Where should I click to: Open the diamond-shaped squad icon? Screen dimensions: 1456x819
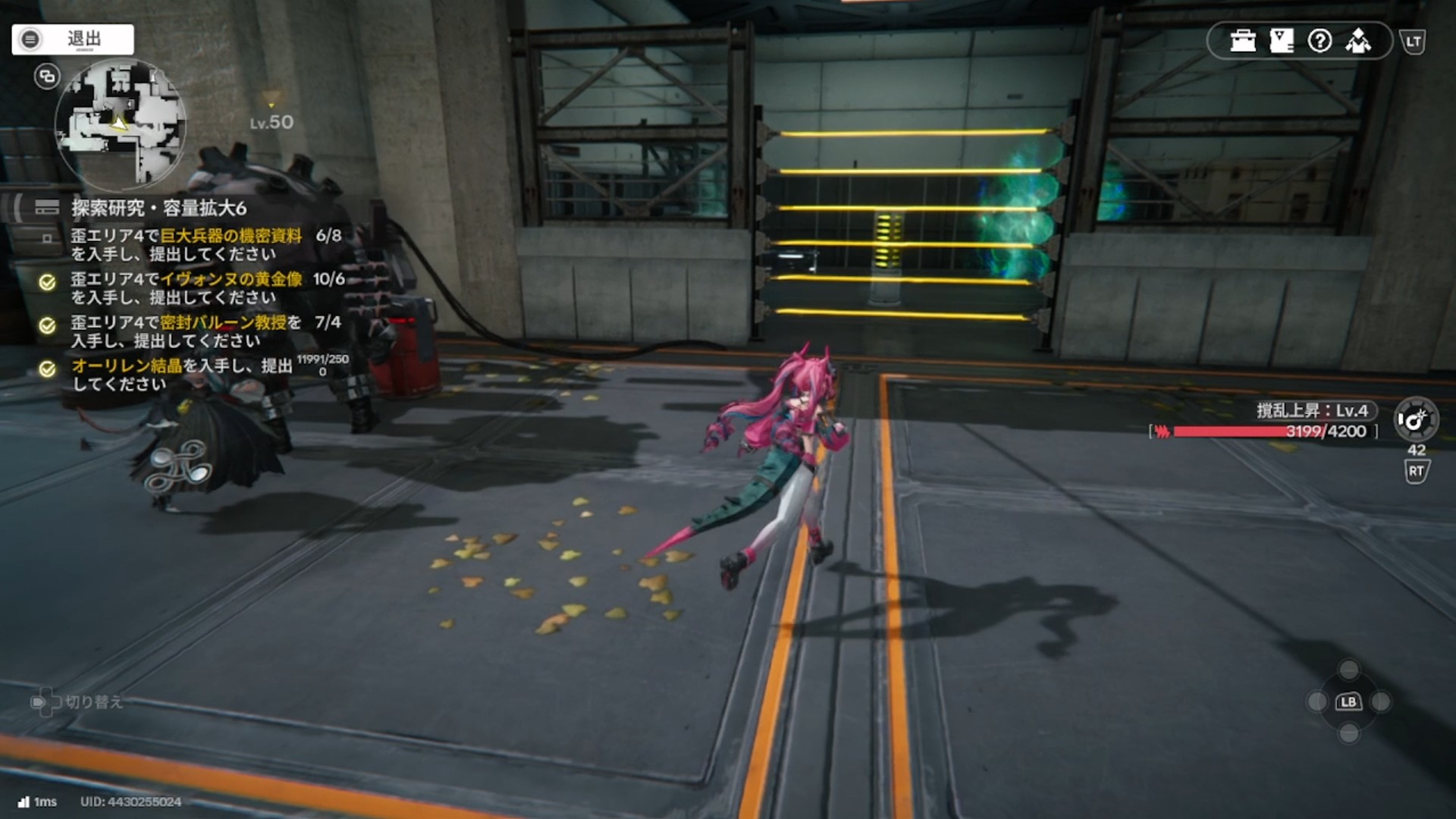[x=1358, y=41]
